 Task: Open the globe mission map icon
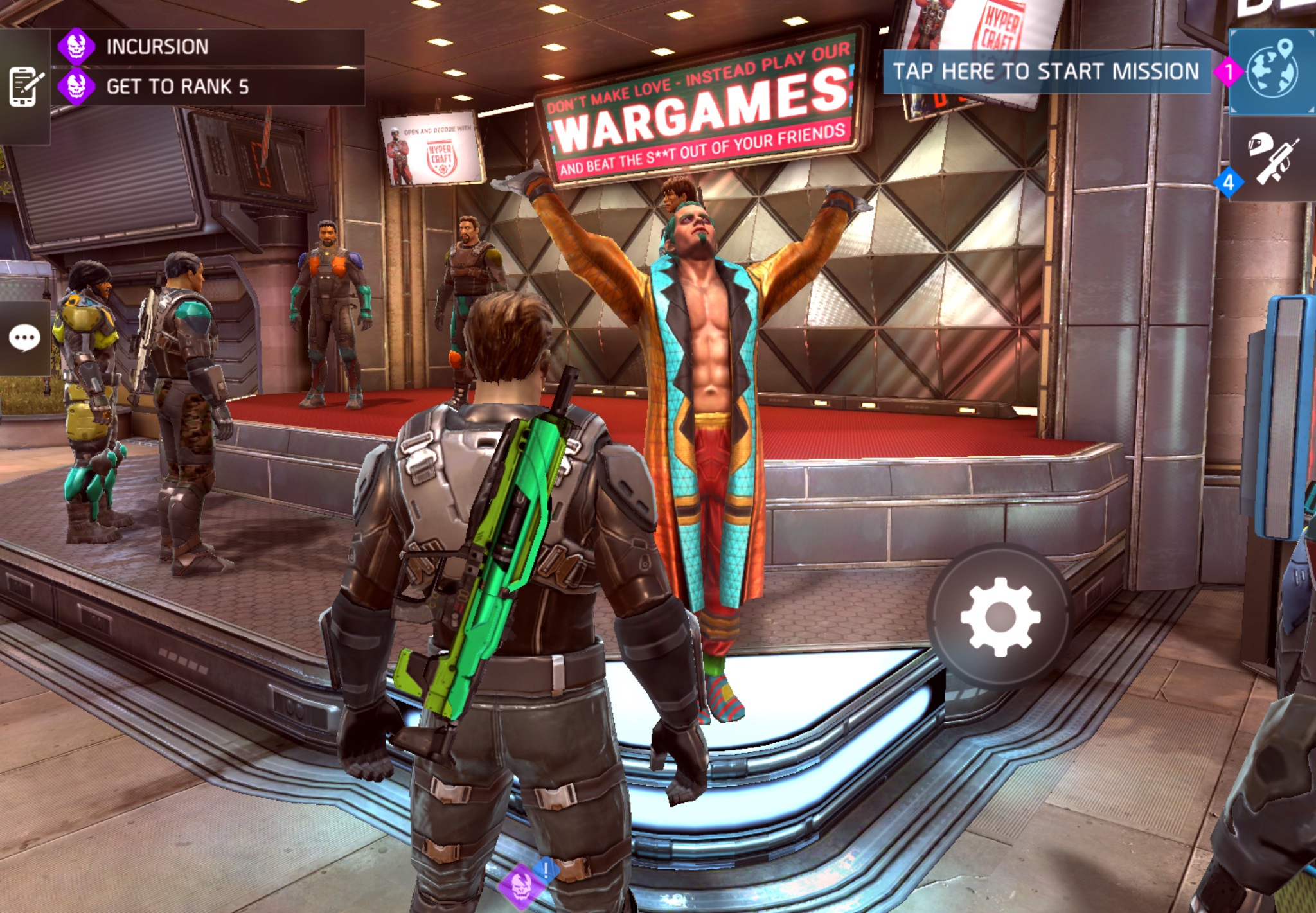pos(1272,71)
